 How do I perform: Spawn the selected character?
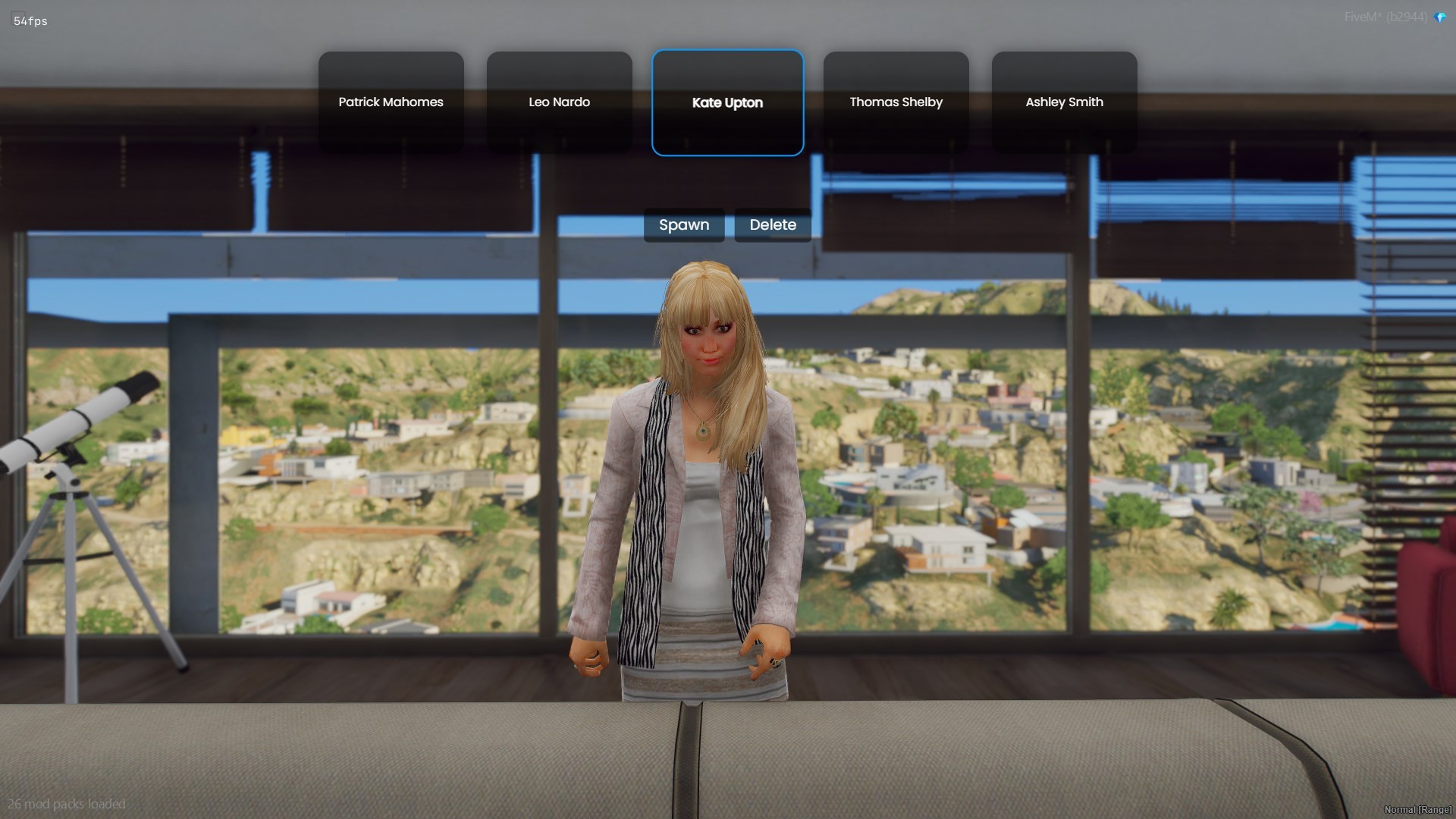(684, 225)
